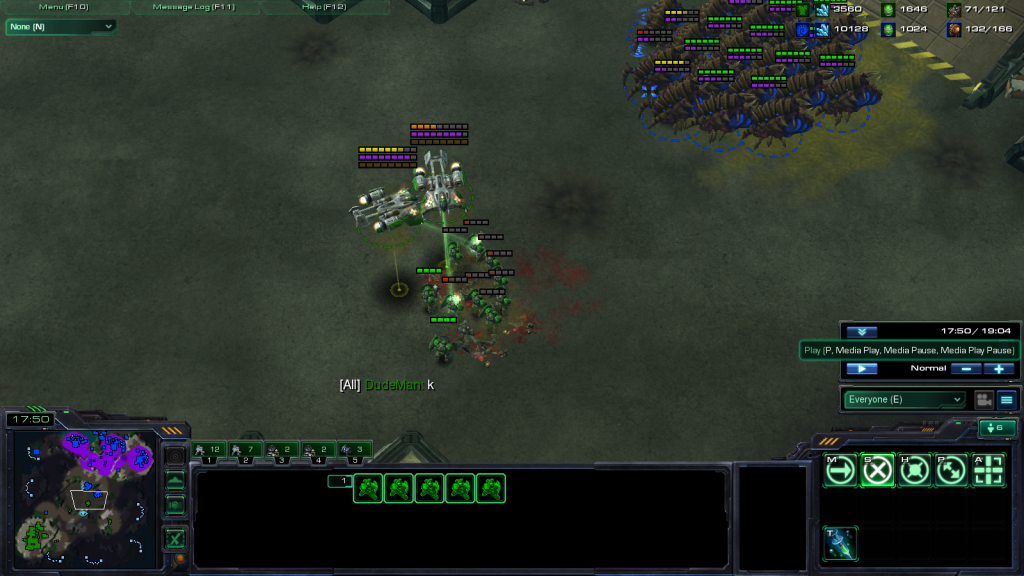Toggle the replay camera follow button

984,400
